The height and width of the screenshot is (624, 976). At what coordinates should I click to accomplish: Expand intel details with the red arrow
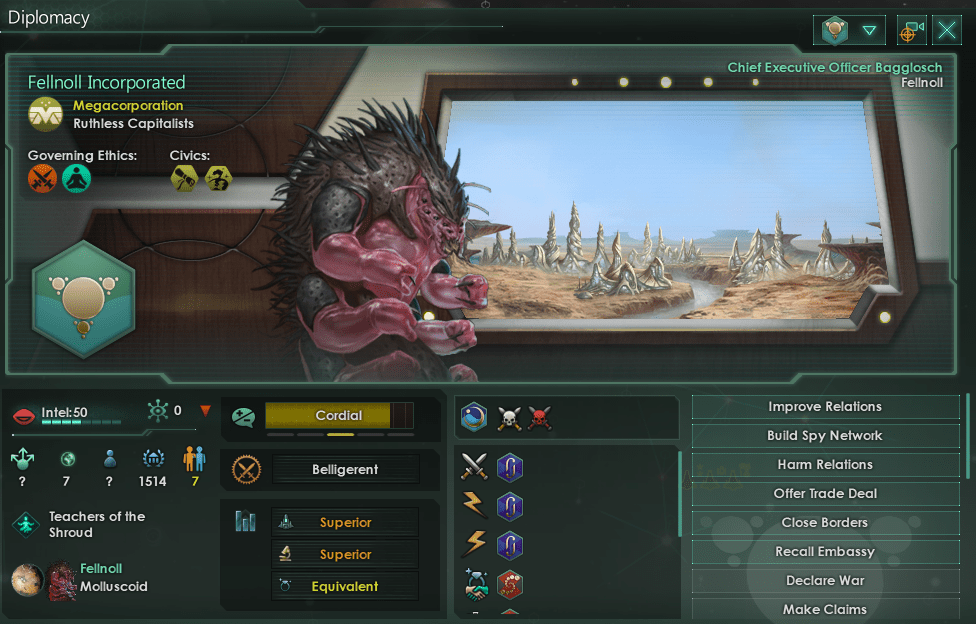206,410
